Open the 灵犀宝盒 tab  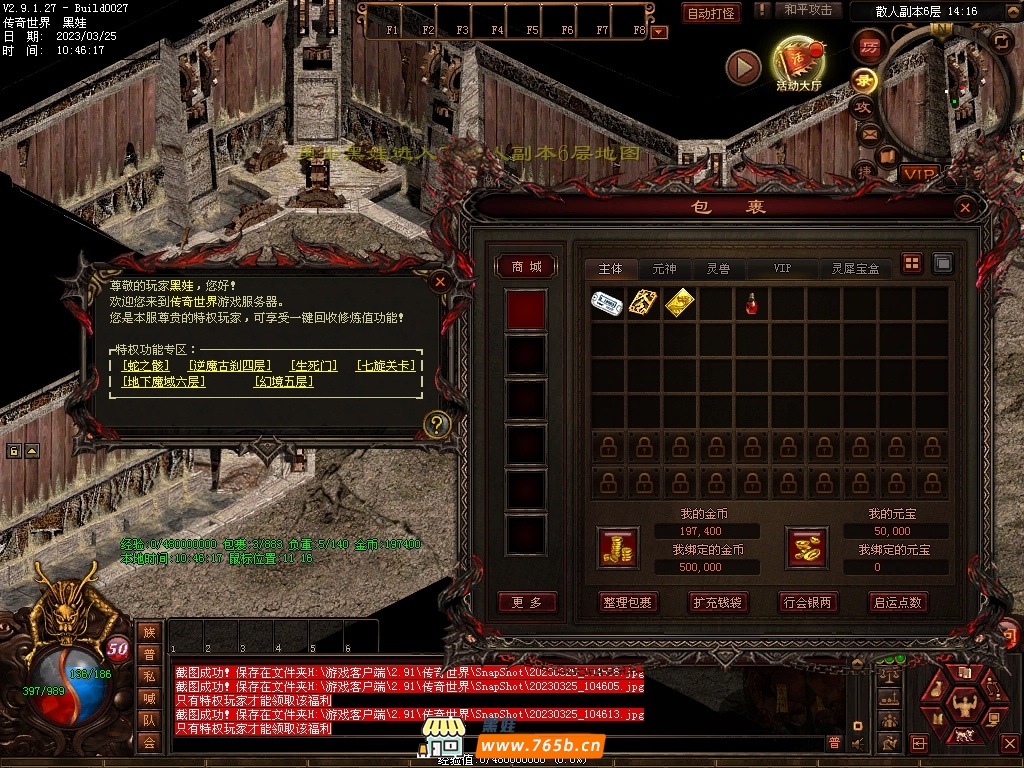coord(855,269)
